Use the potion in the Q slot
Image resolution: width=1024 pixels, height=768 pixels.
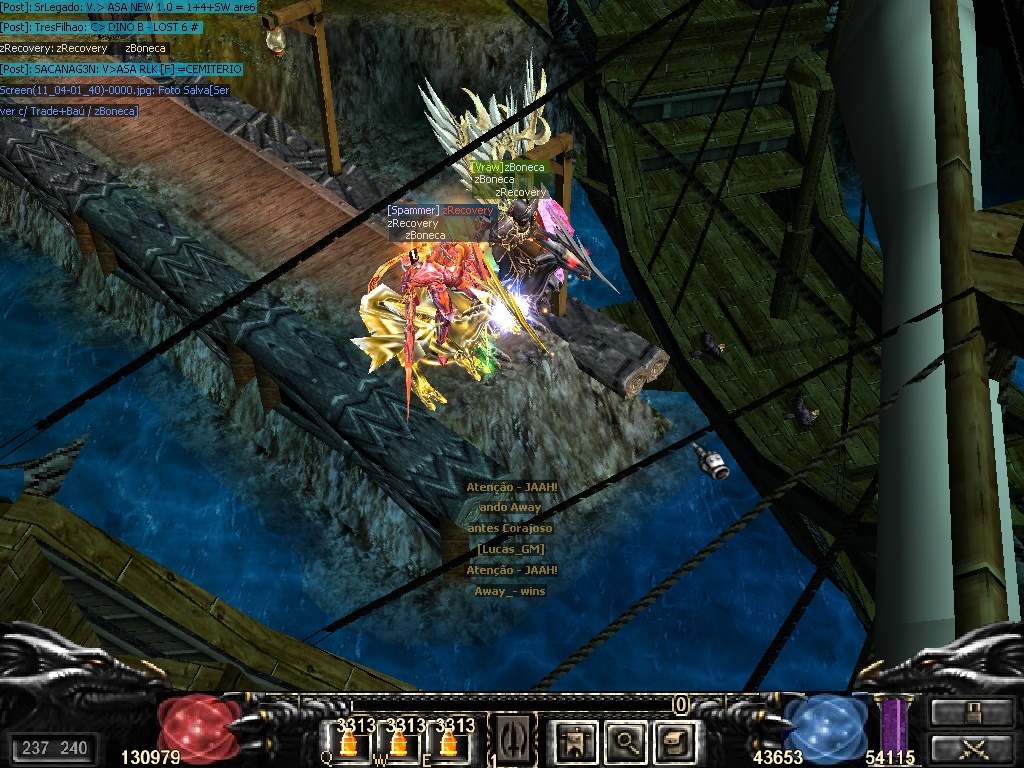(x=348, y=742)
